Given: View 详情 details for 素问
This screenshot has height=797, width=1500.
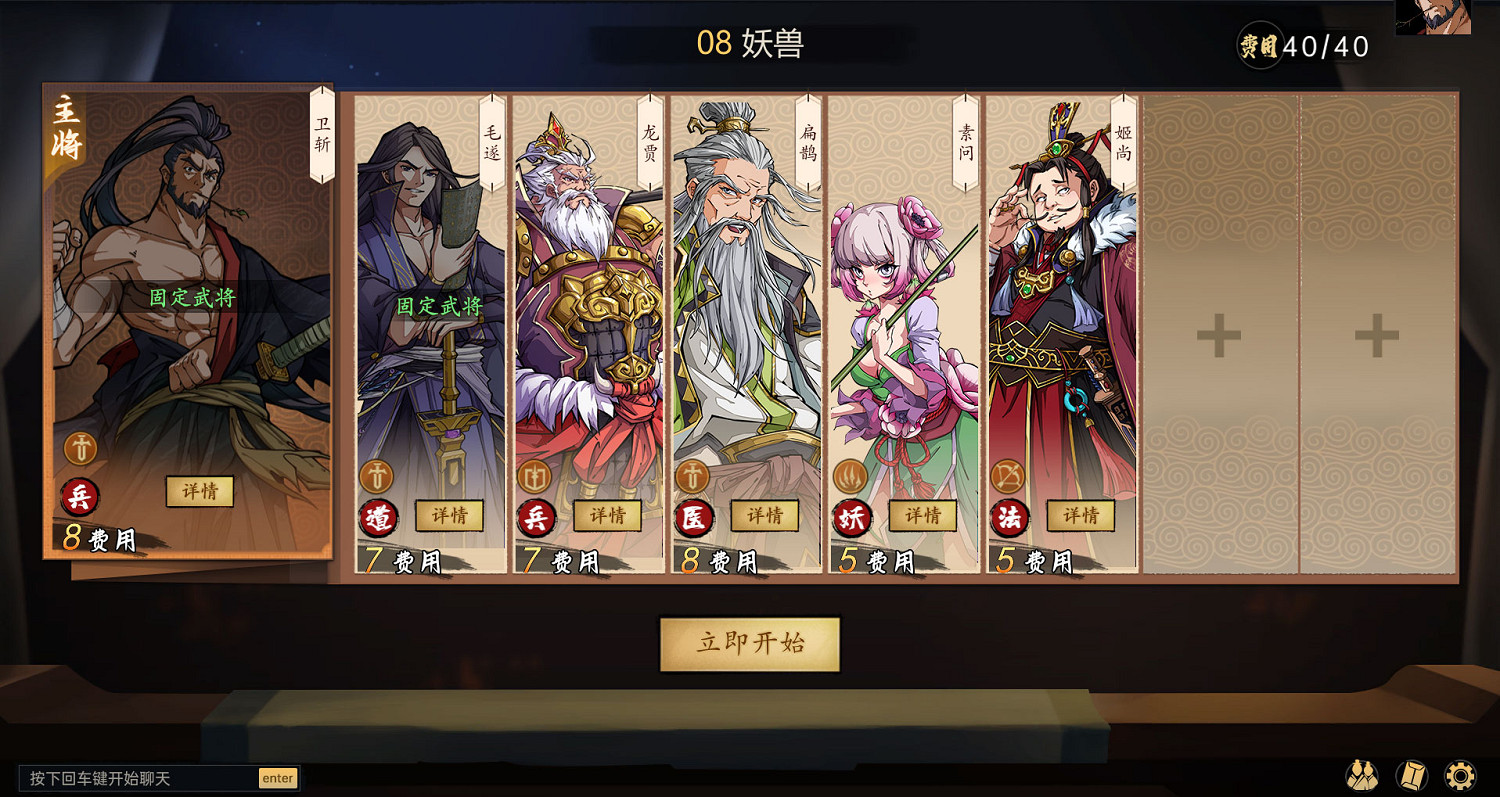Looking at the screenshot, I should [x=925, y=517].
